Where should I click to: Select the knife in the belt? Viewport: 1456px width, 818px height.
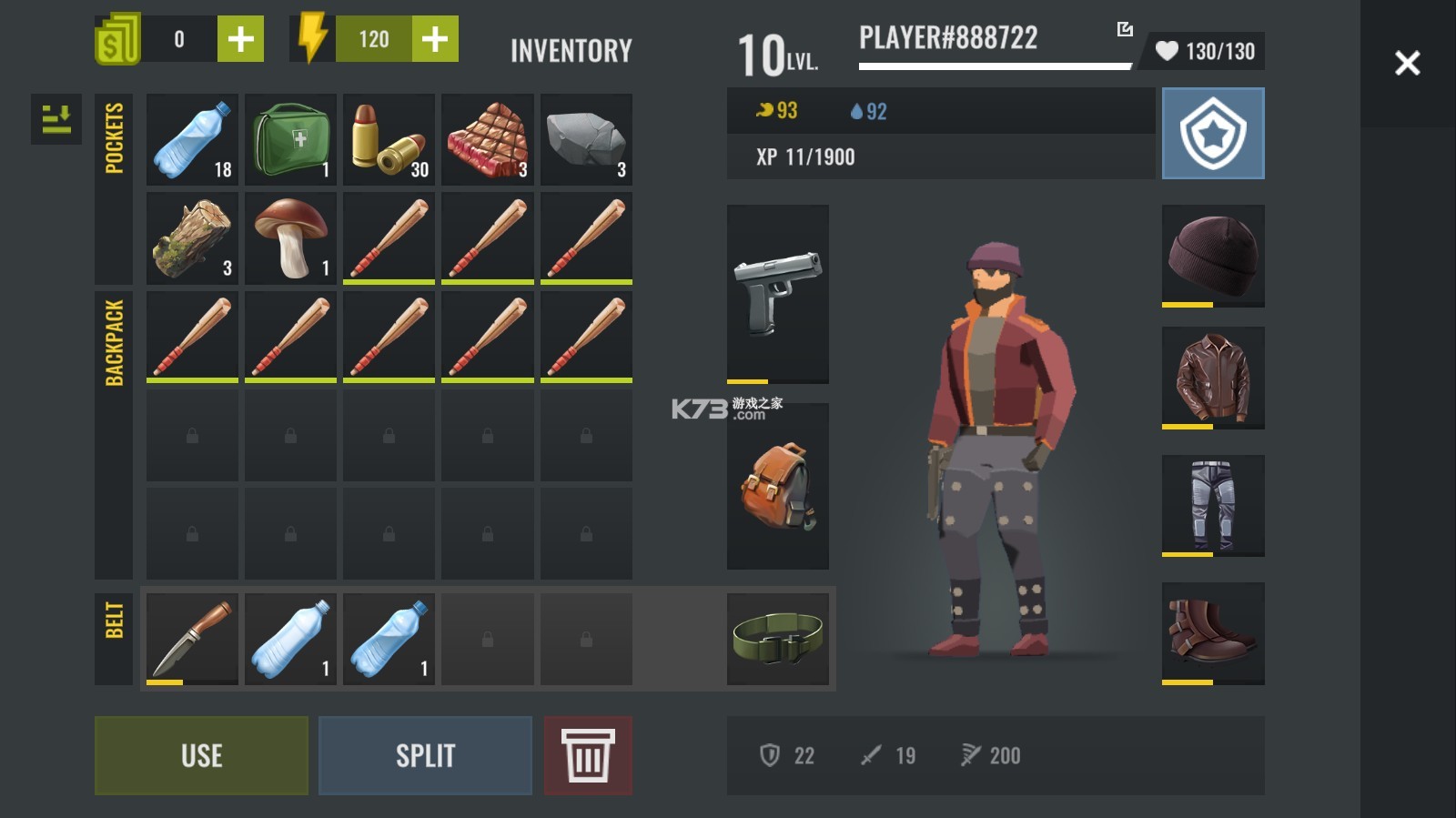tap(192, 639)
